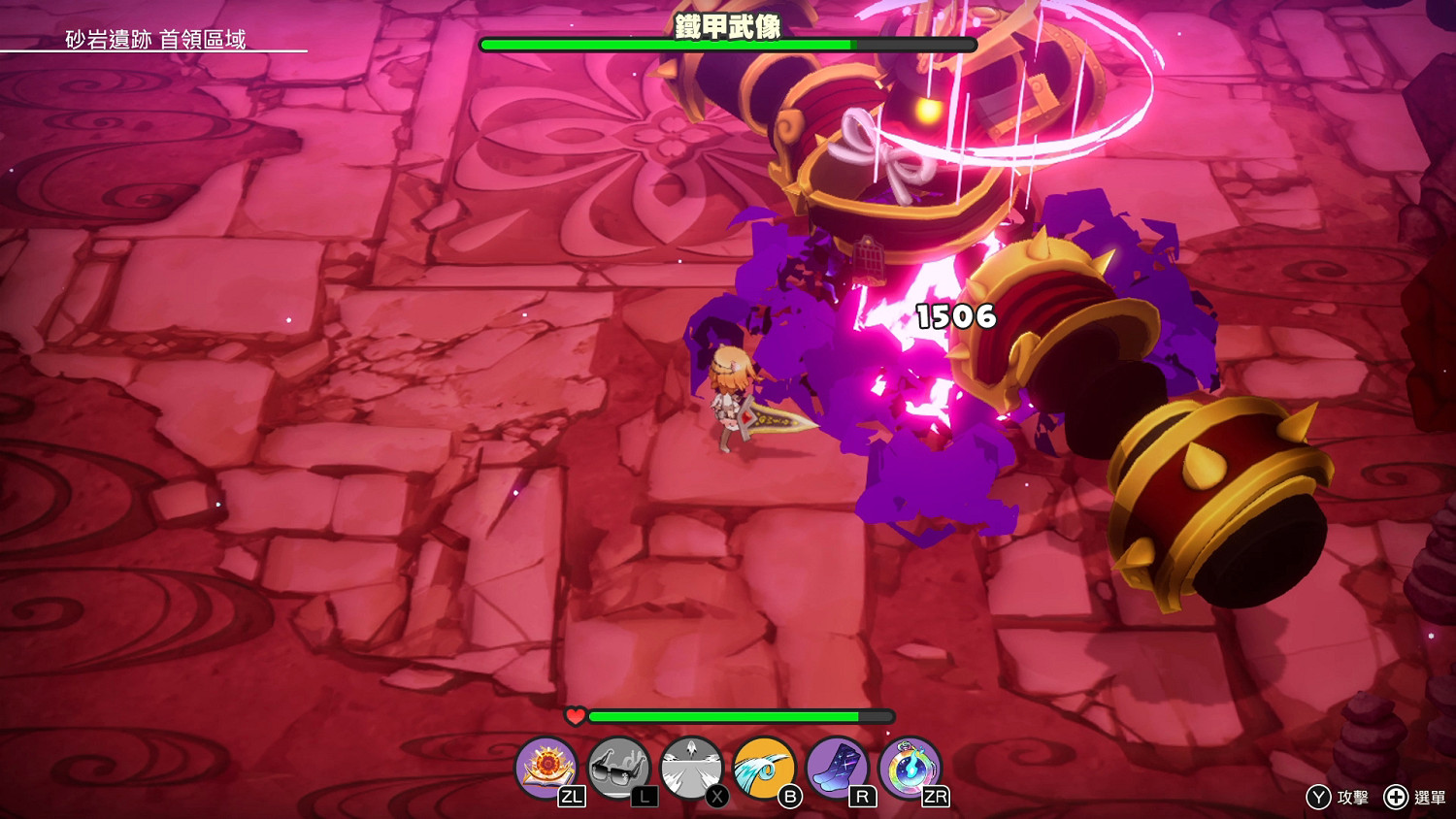
Task: Click the boss name 鐵甲武像 banner
Action: (x=728, y=27)
